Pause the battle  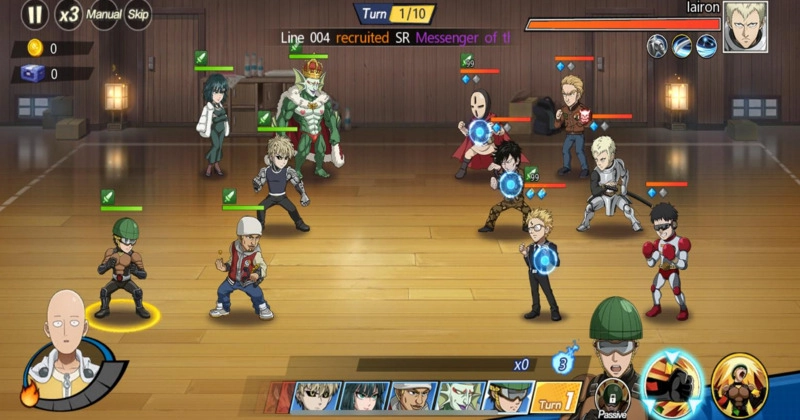tap(35, 15)
